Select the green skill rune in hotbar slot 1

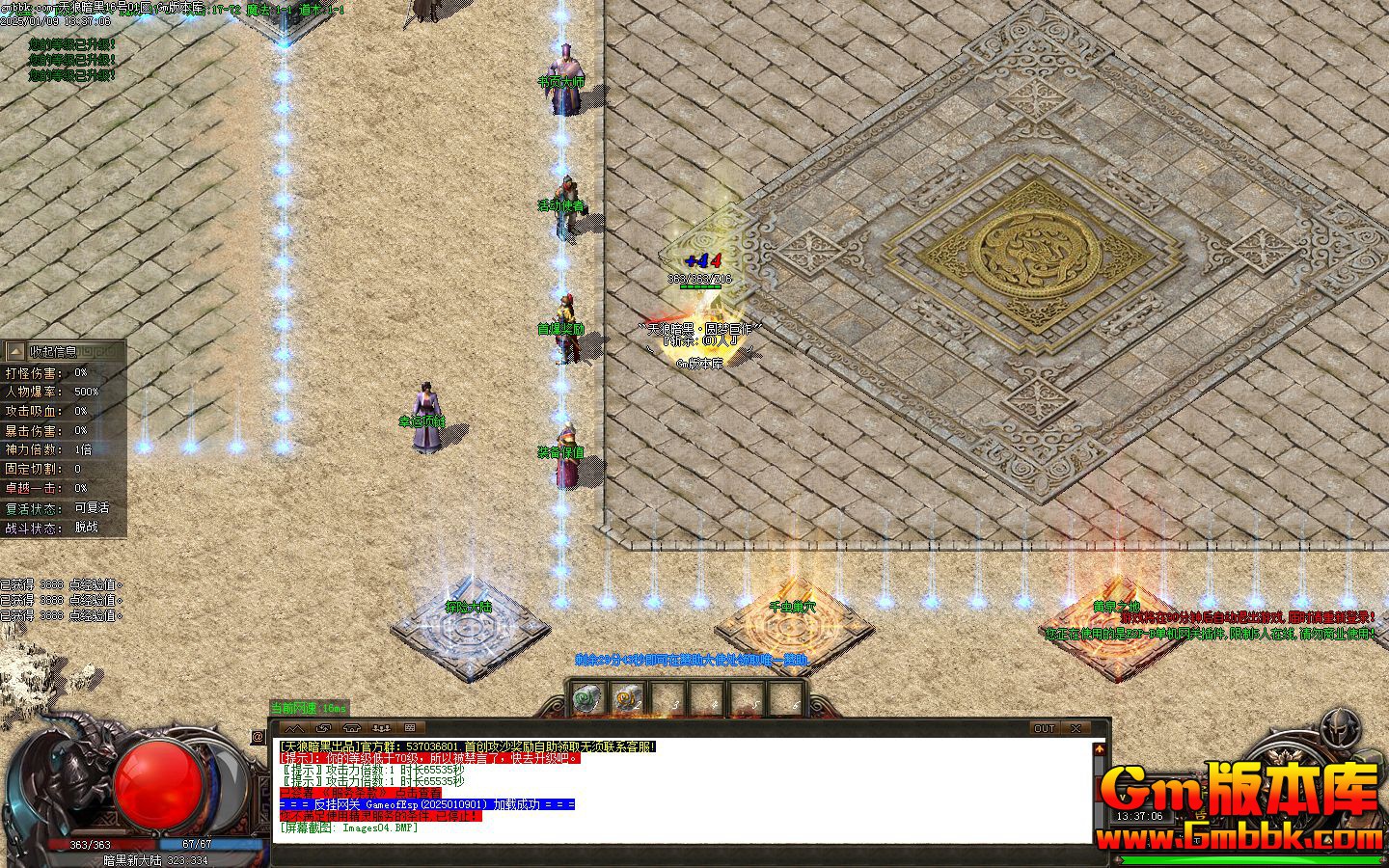pyautogui.click(x=585, y=697)
